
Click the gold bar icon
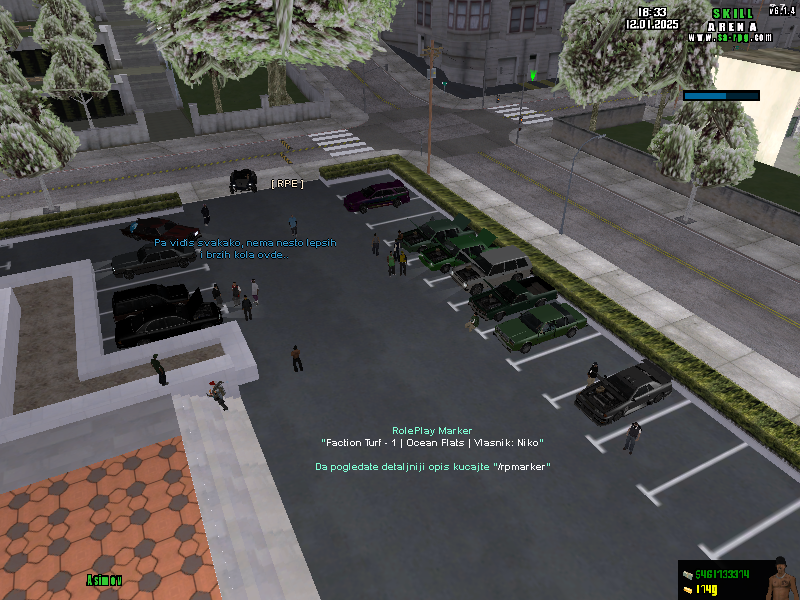pyautogui.click(x=687, y=590)
